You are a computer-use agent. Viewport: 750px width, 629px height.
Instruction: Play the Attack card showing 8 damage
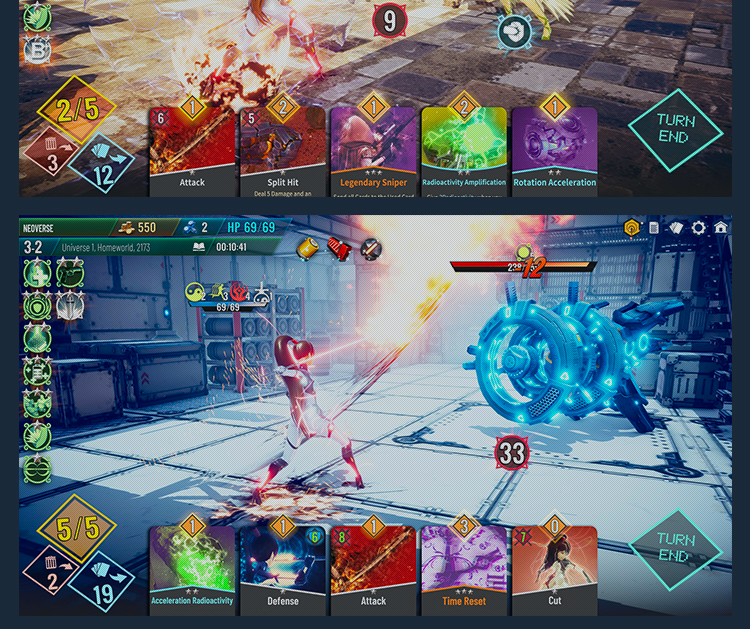(373, 568)
